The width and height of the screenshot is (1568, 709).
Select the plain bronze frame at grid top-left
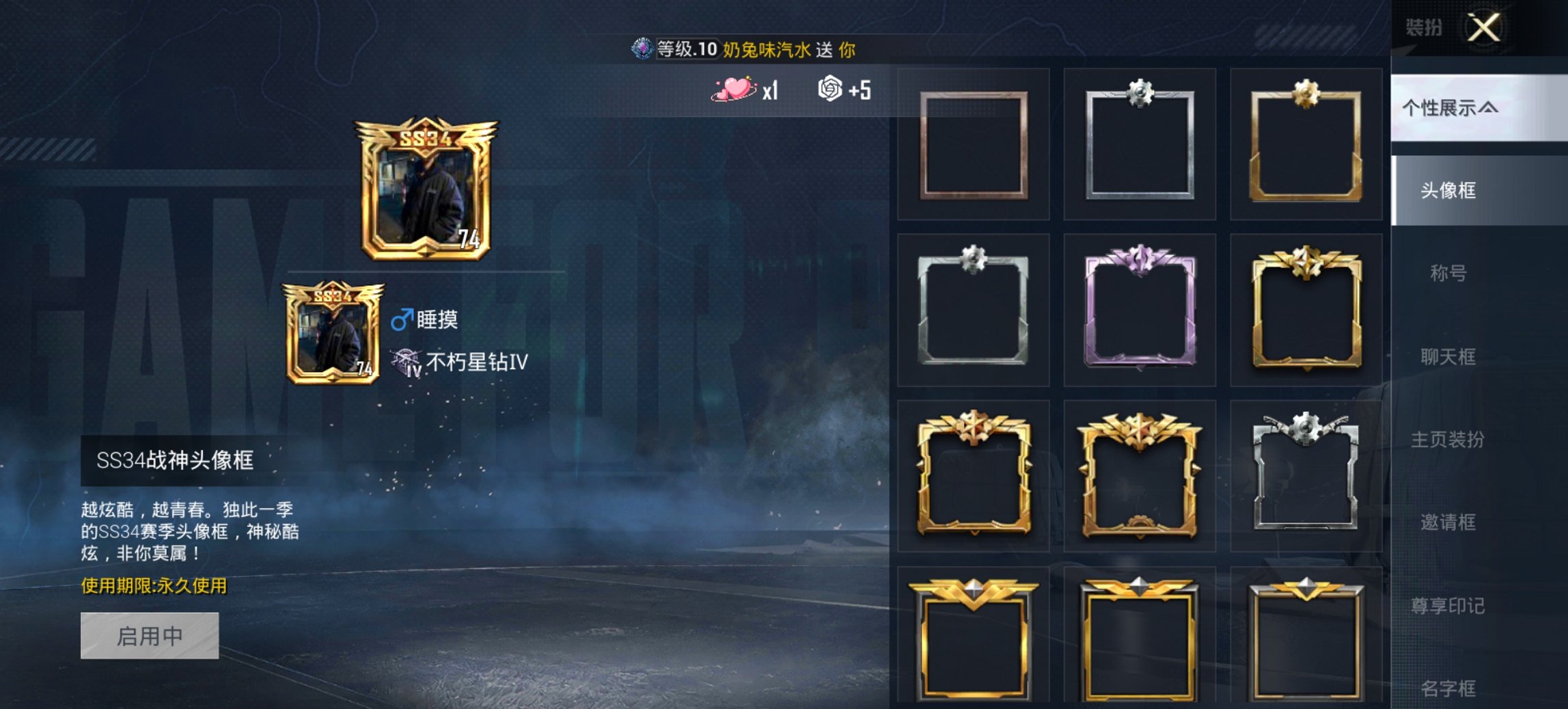pyautogui.click(x=973, y=145)
